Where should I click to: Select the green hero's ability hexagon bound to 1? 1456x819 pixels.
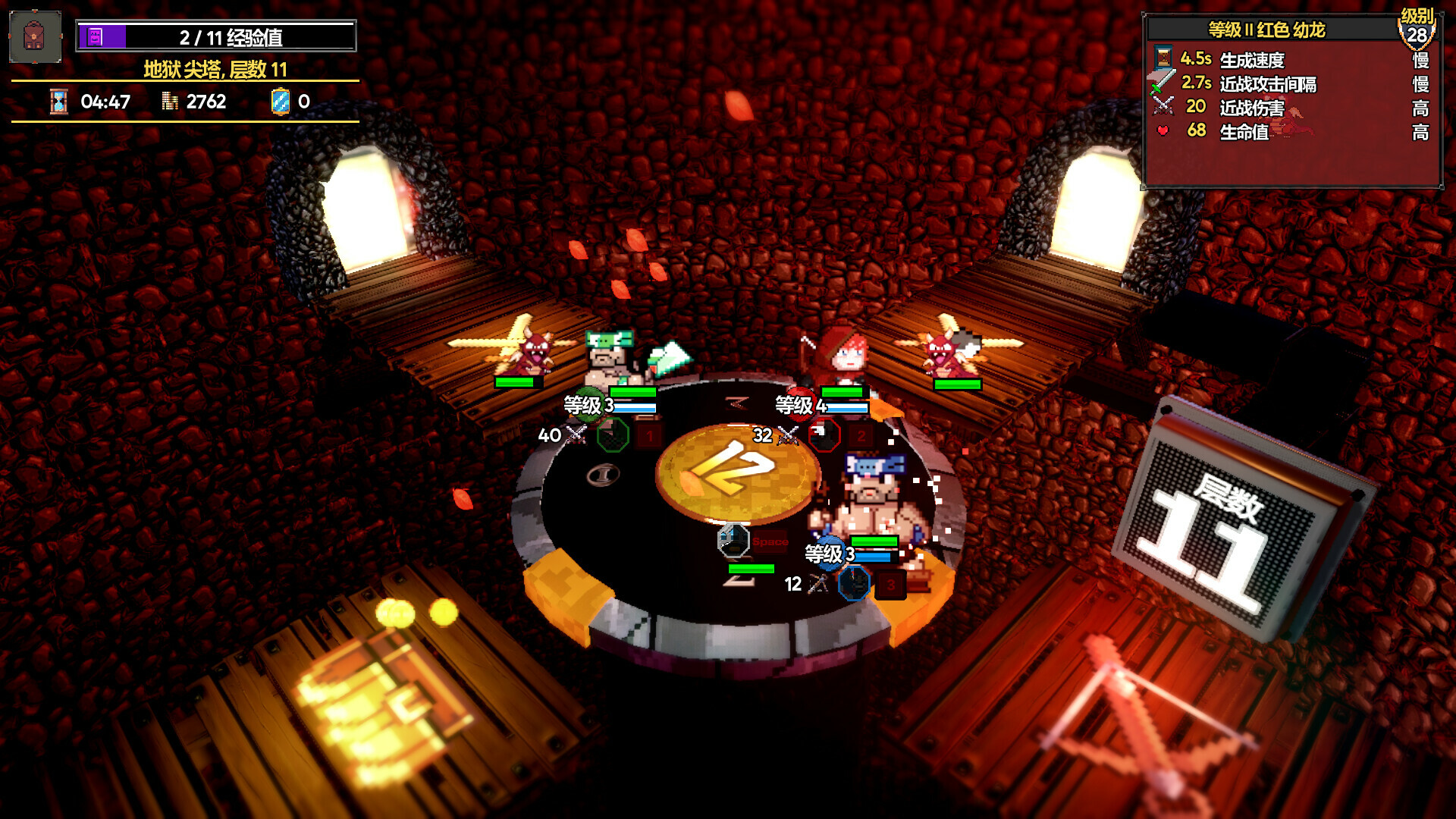click(613, 436)
